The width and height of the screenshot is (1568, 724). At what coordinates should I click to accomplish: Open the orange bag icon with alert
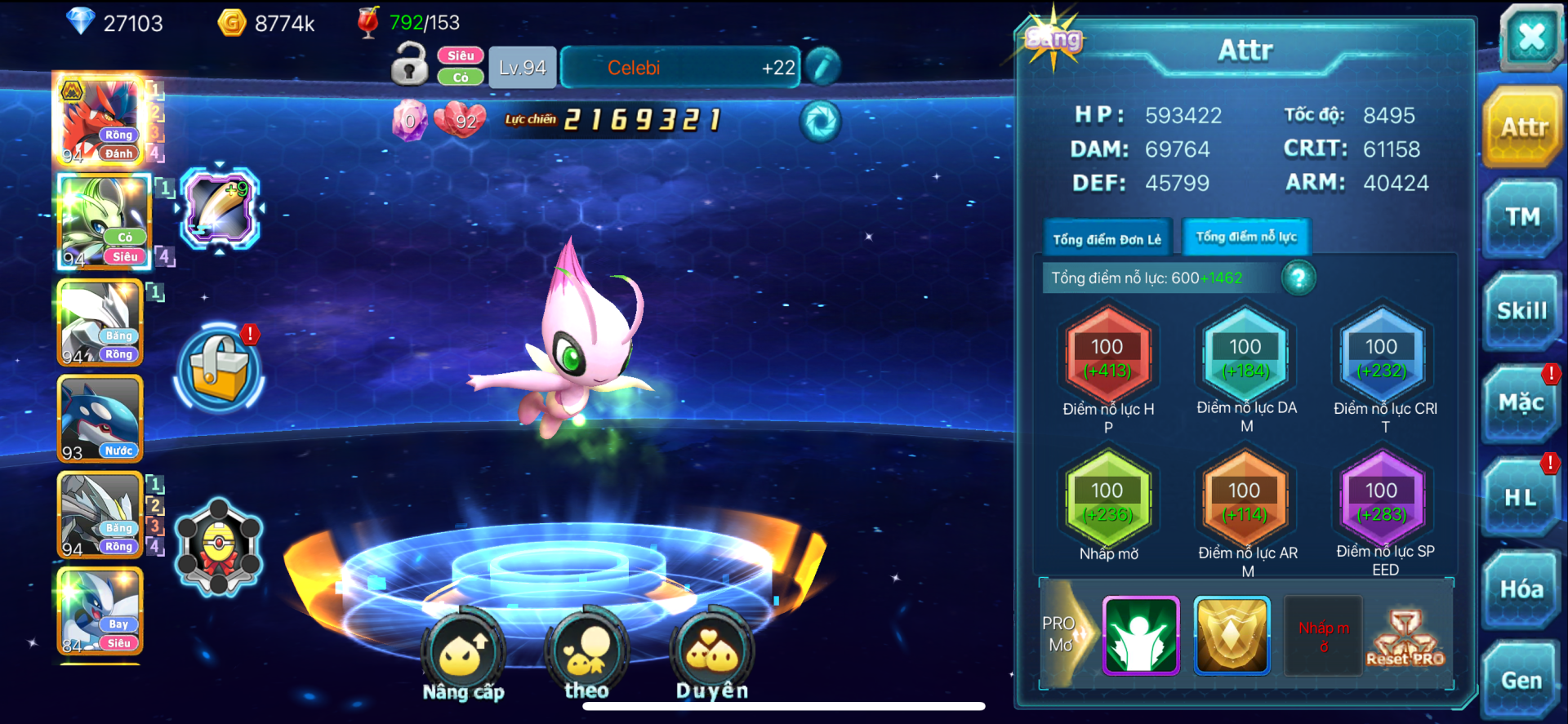[219, 368]
